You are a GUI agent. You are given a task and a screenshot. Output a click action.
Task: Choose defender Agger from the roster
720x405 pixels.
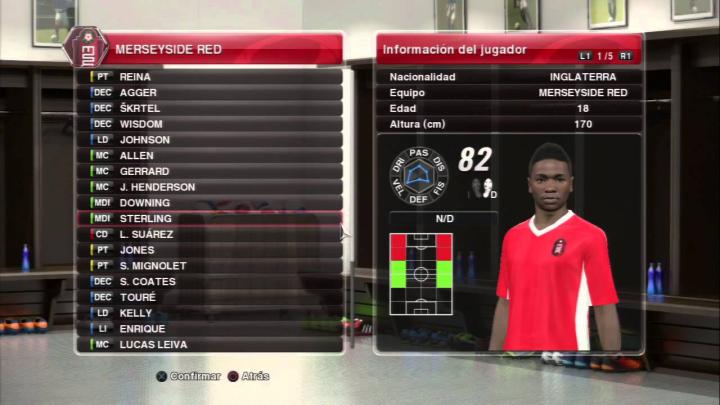(x=210, y=92)
